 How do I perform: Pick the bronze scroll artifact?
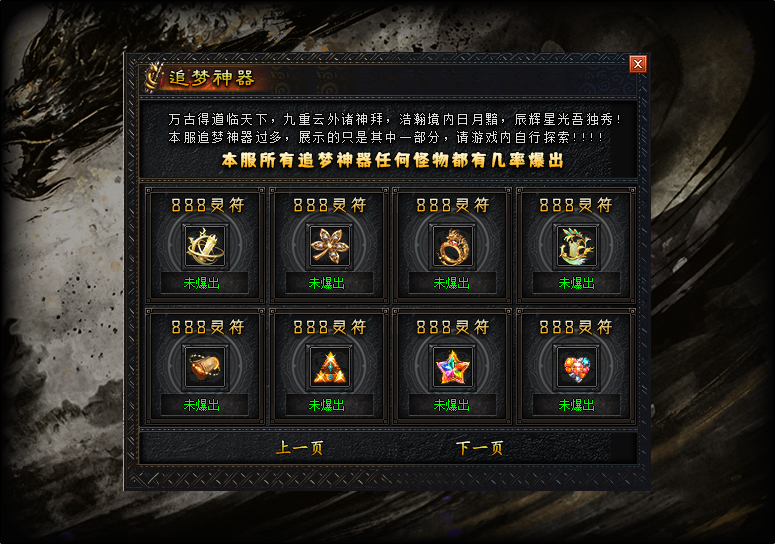pyautogui.click(x=204, y=368)
